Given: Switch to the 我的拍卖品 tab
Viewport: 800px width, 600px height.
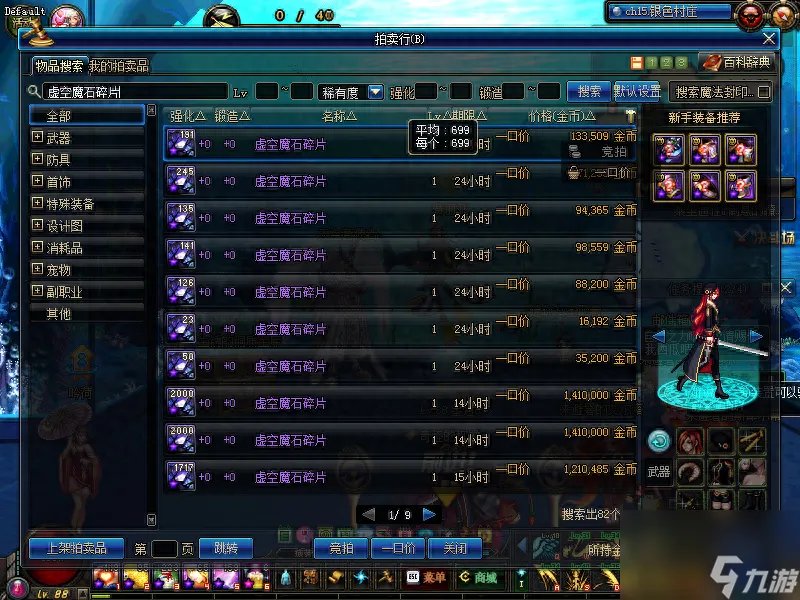Looking at the screenshot, I should coord(119,66).
